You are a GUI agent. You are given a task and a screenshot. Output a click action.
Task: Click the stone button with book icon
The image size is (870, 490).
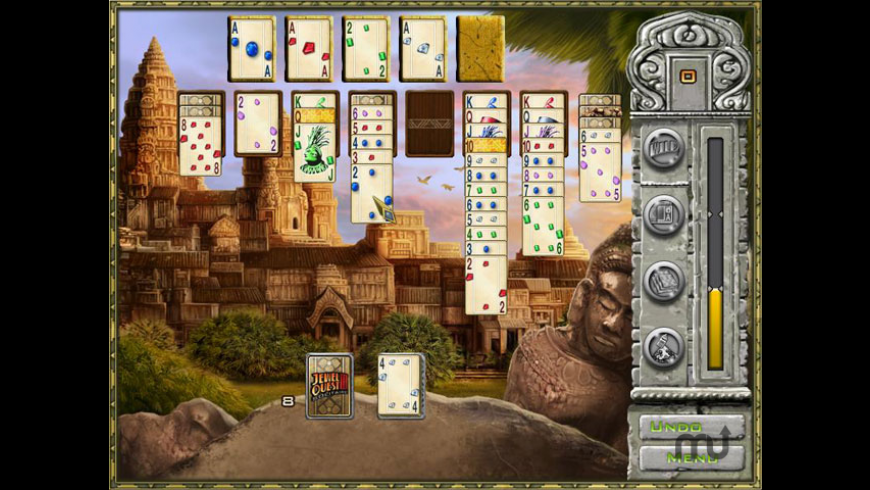click(663, 281)
